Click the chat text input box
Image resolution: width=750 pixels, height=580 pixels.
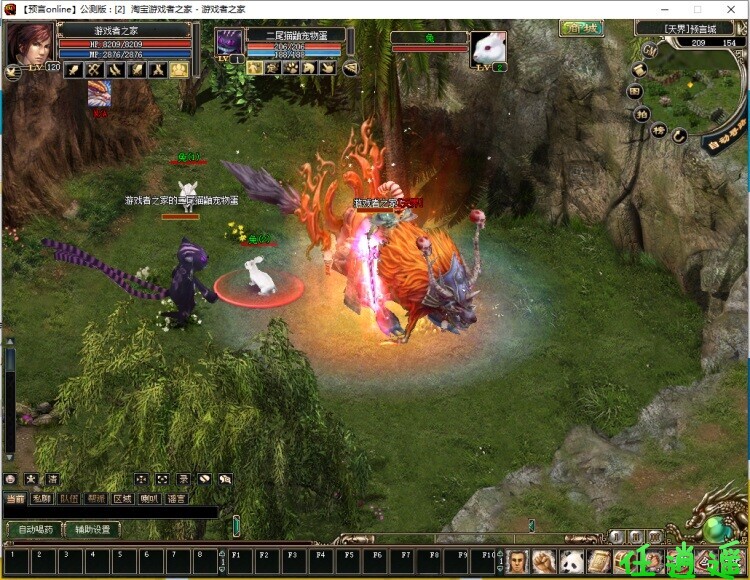click(110, 513)
